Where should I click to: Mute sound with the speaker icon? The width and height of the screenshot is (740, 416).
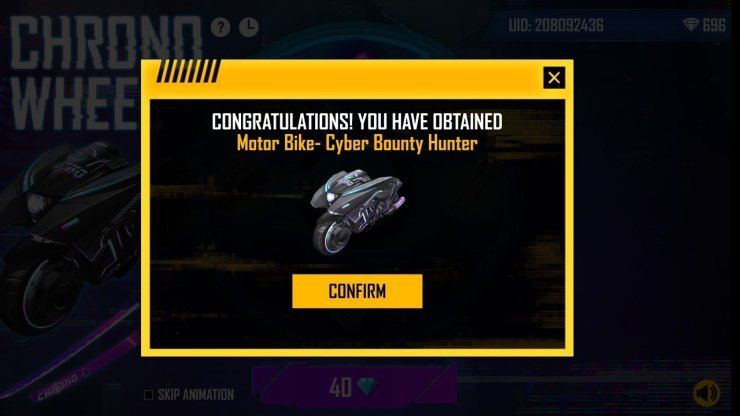pos(707,393)
